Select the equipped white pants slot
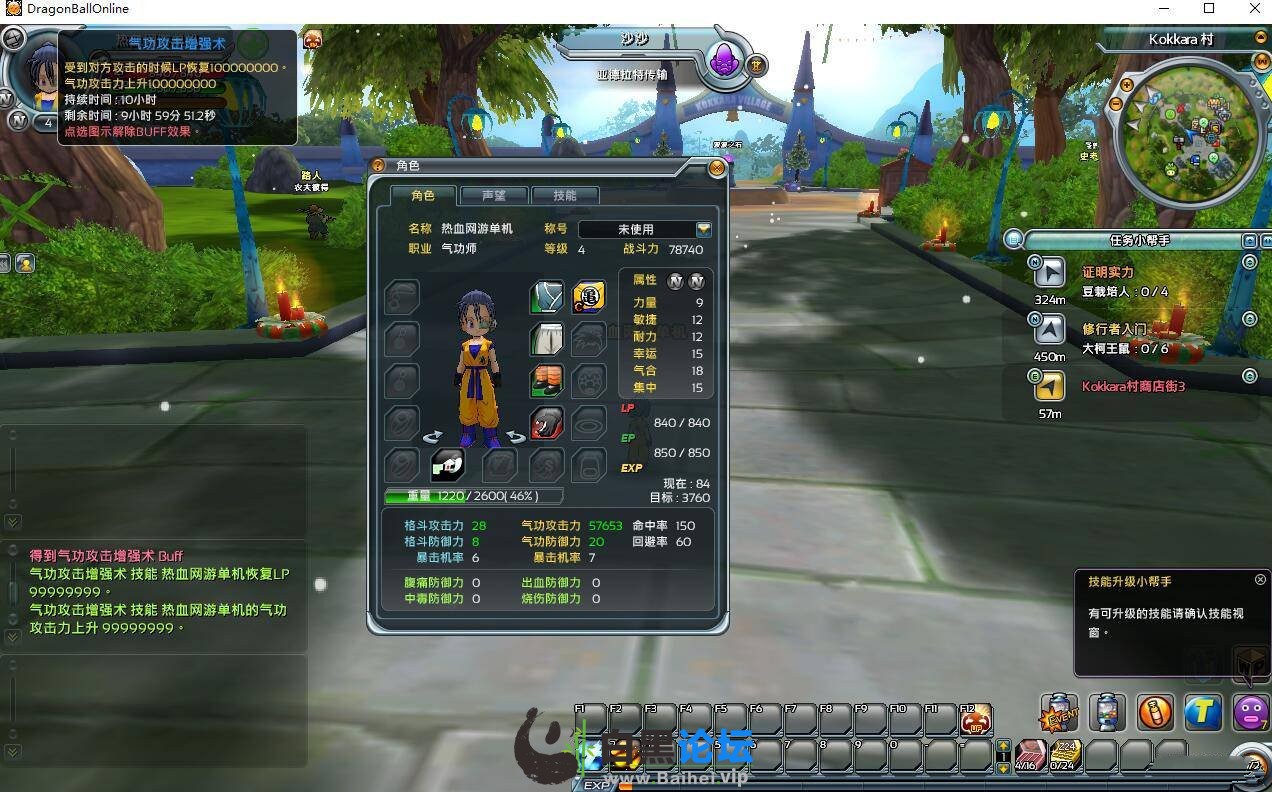1272x792 pixels. coord(547,339)
